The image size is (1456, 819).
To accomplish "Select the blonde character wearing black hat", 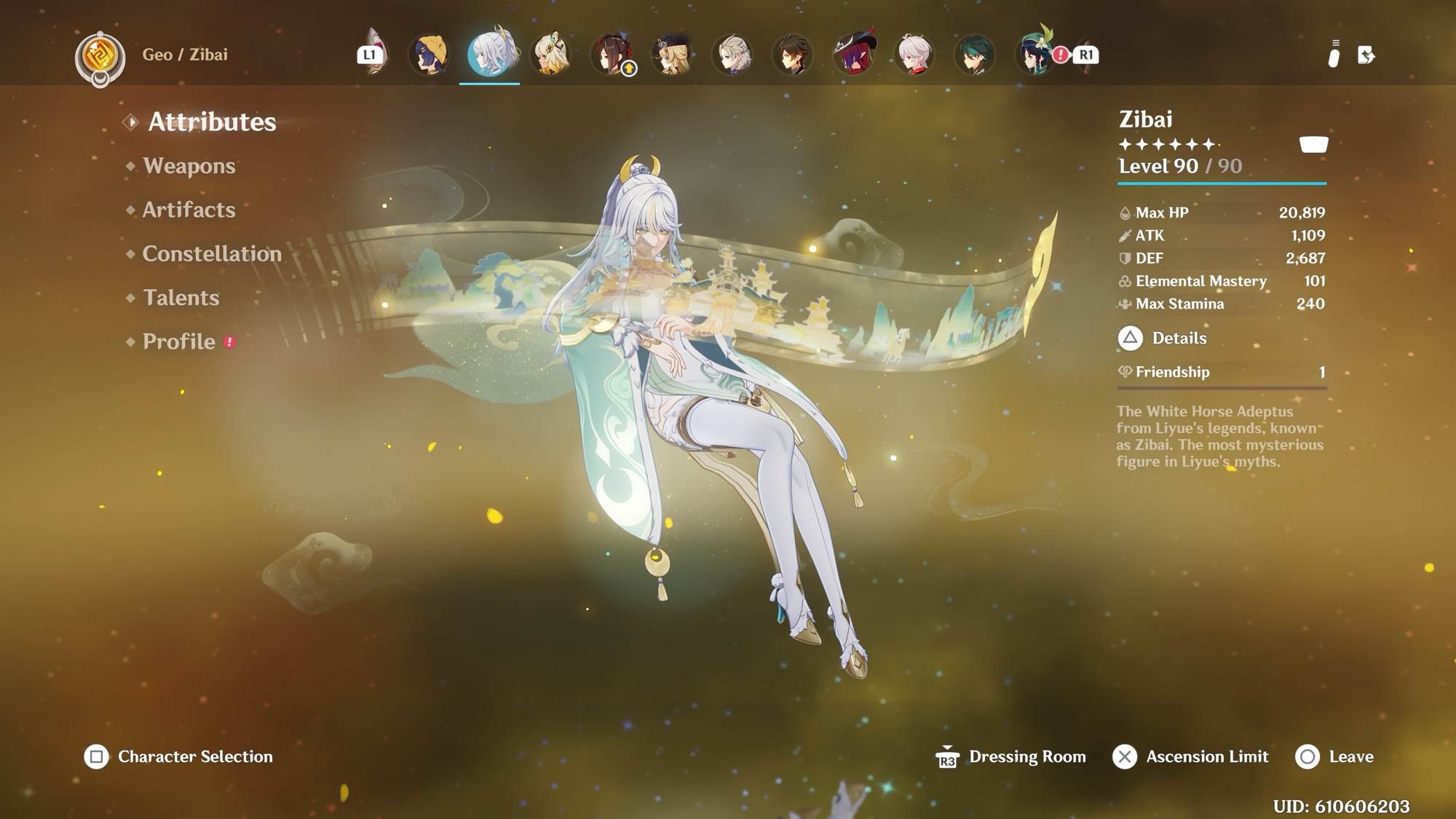I will [x=672, y=54].
